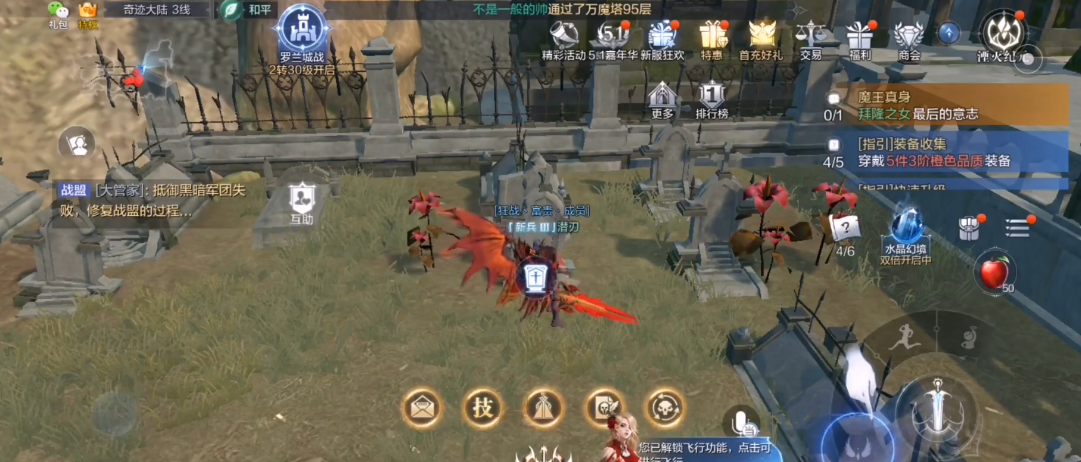
Task: Open the 水晶幻境 crystal dungeon icon
Action: coord(907,232)
